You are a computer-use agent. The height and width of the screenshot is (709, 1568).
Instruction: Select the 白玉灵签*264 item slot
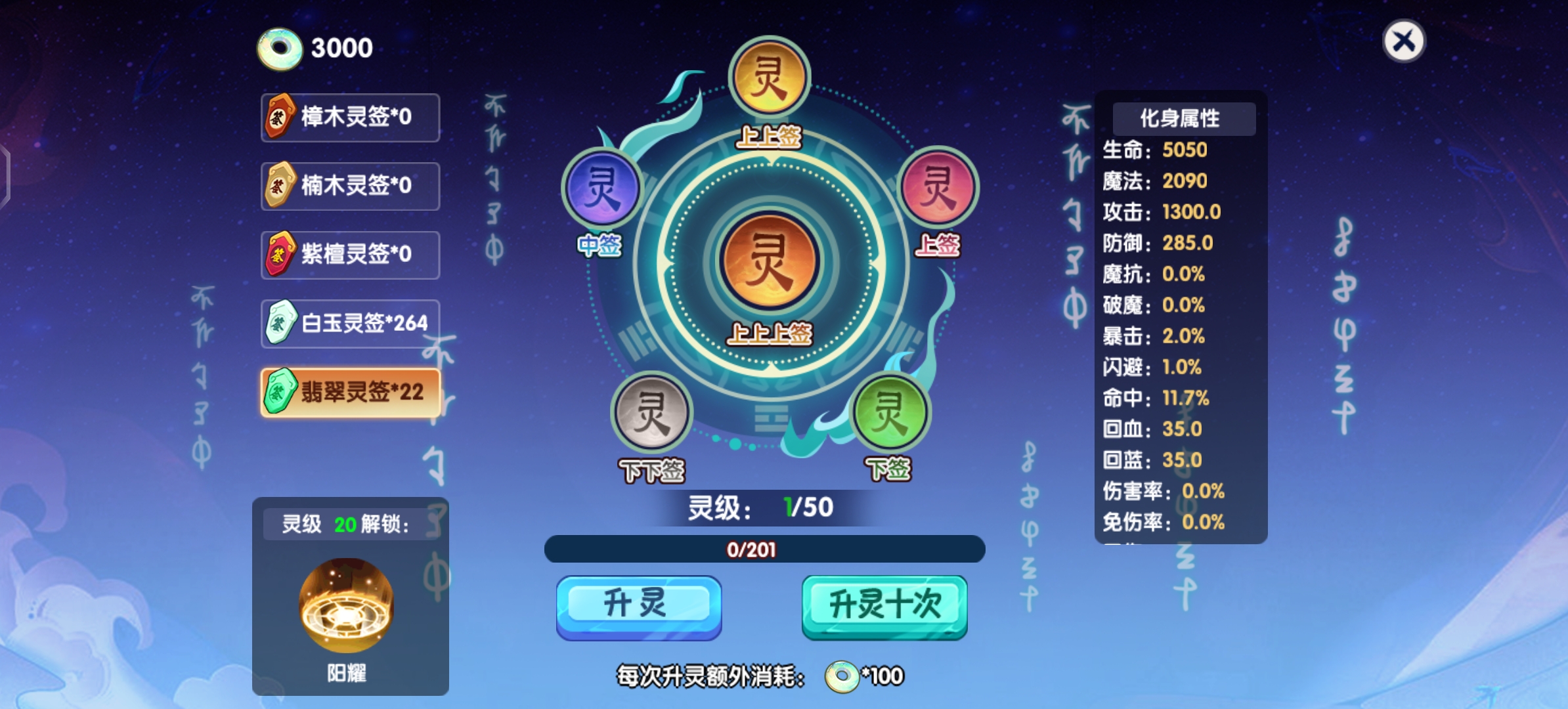point(350,322)
